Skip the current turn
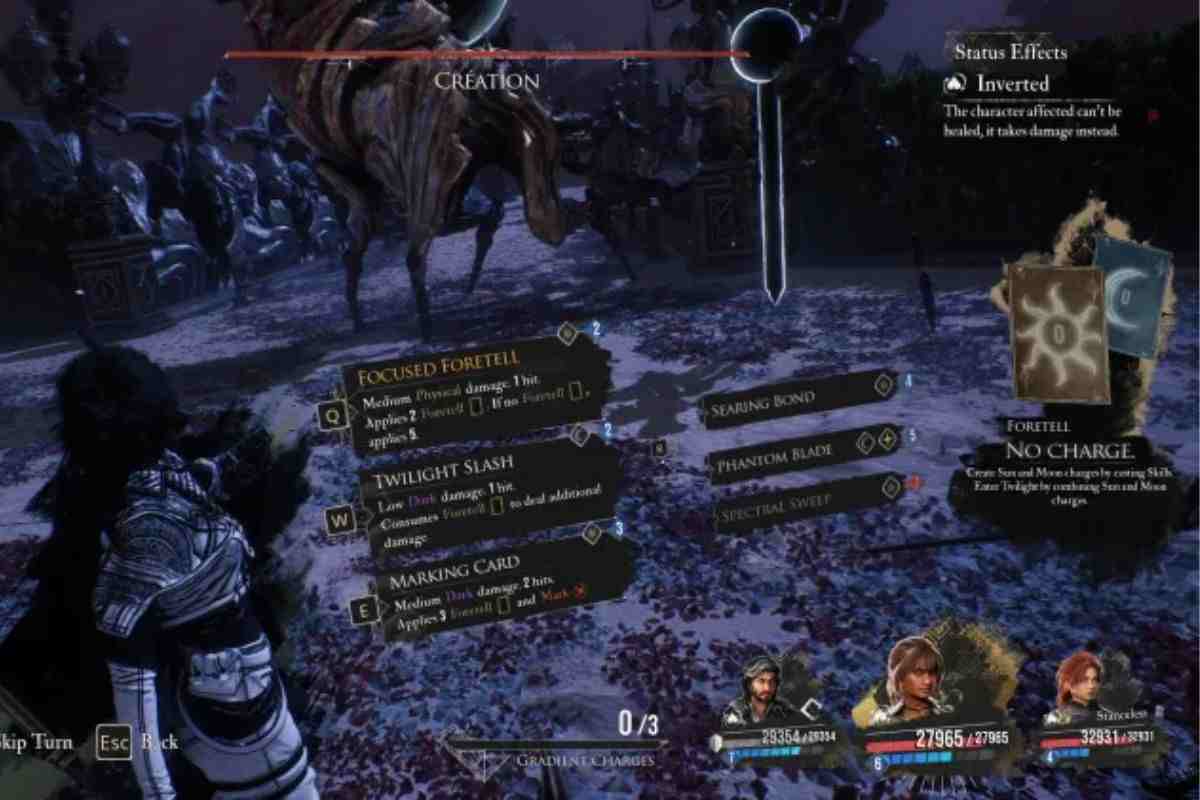The height and width of the screenshot is (800, 1200). [38, 742]
